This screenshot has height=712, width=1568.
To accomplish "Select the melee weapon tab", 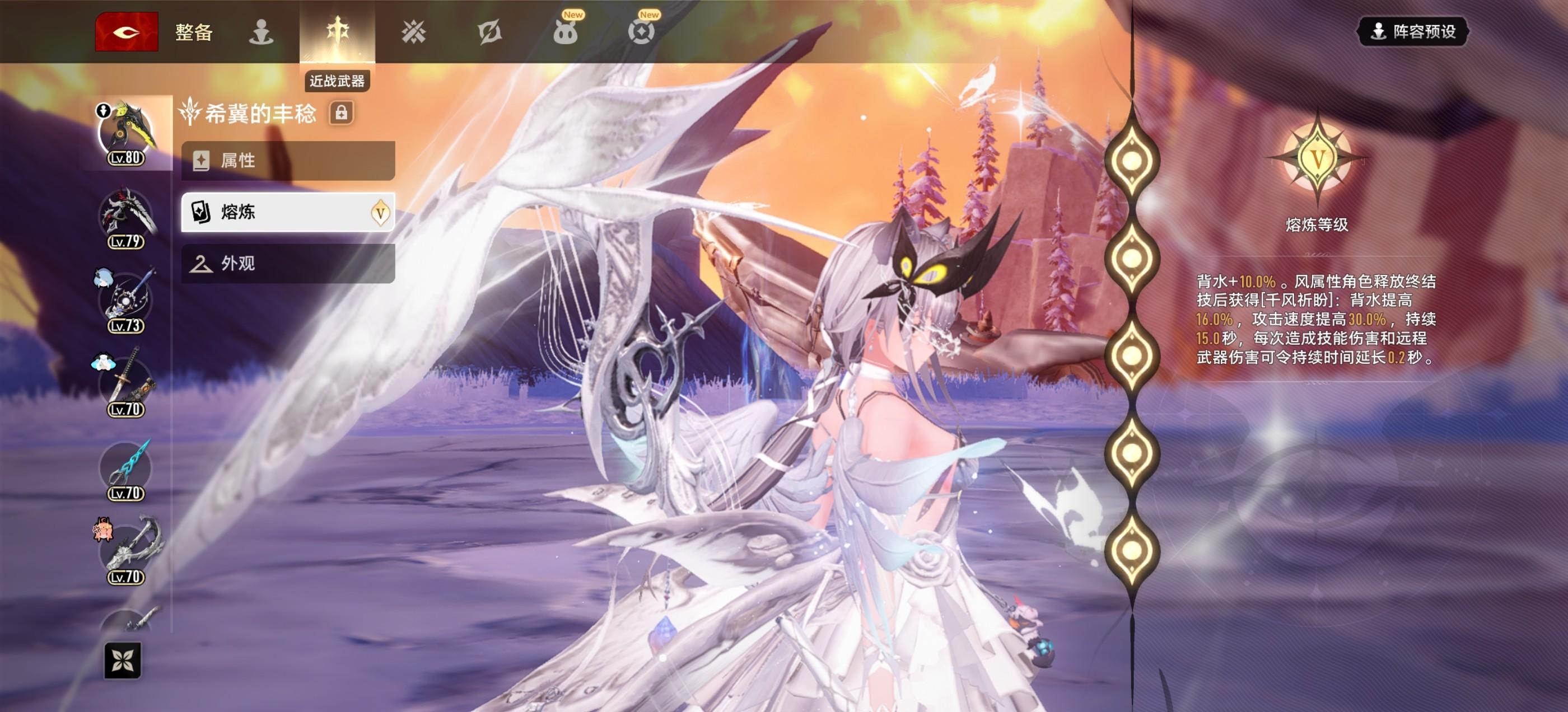I will pyautogui.click(x=337, y=32).
